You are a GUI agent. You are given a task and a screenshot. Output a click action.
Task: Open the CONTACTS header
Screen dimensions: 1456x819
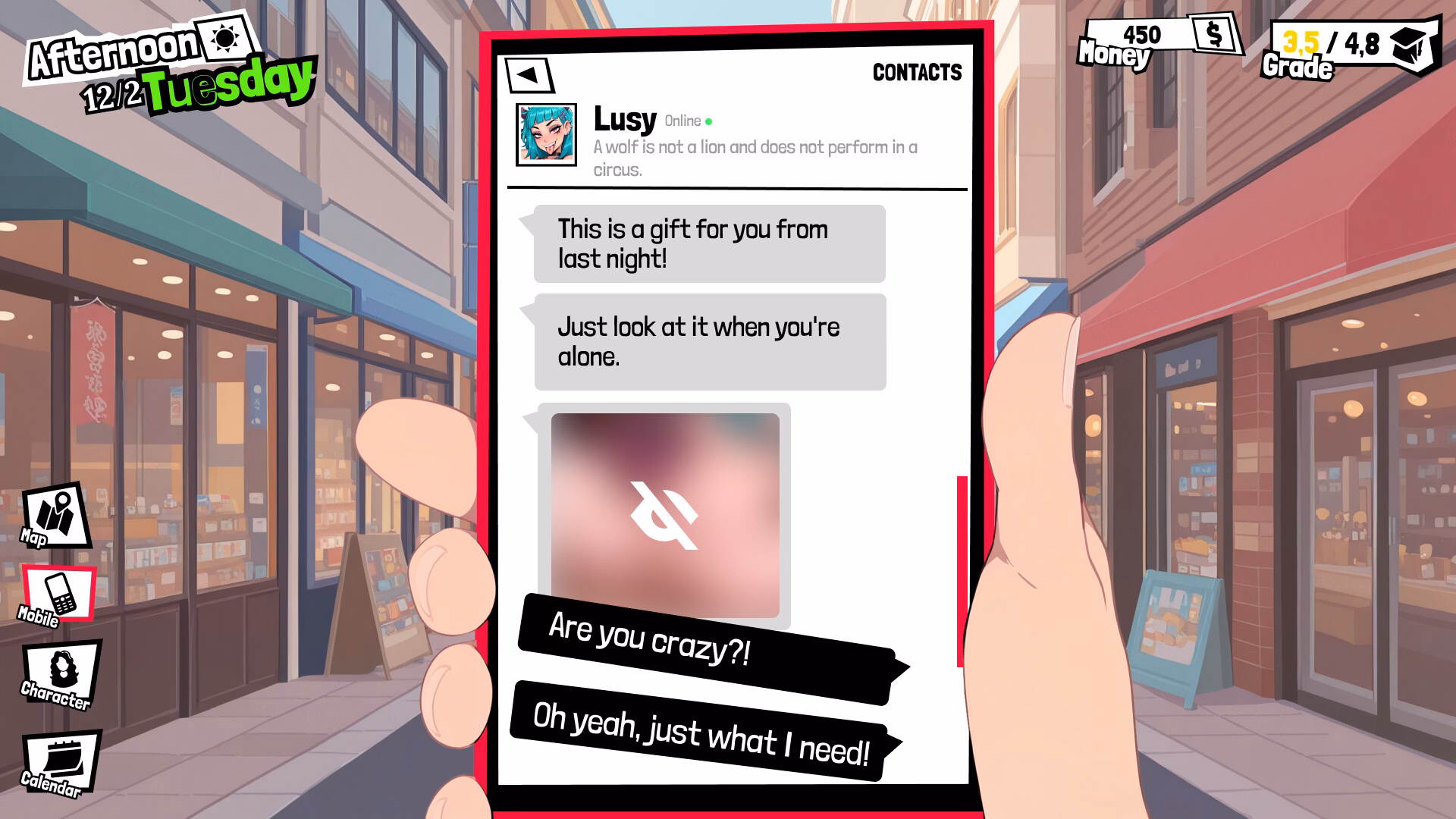(917, 72)
